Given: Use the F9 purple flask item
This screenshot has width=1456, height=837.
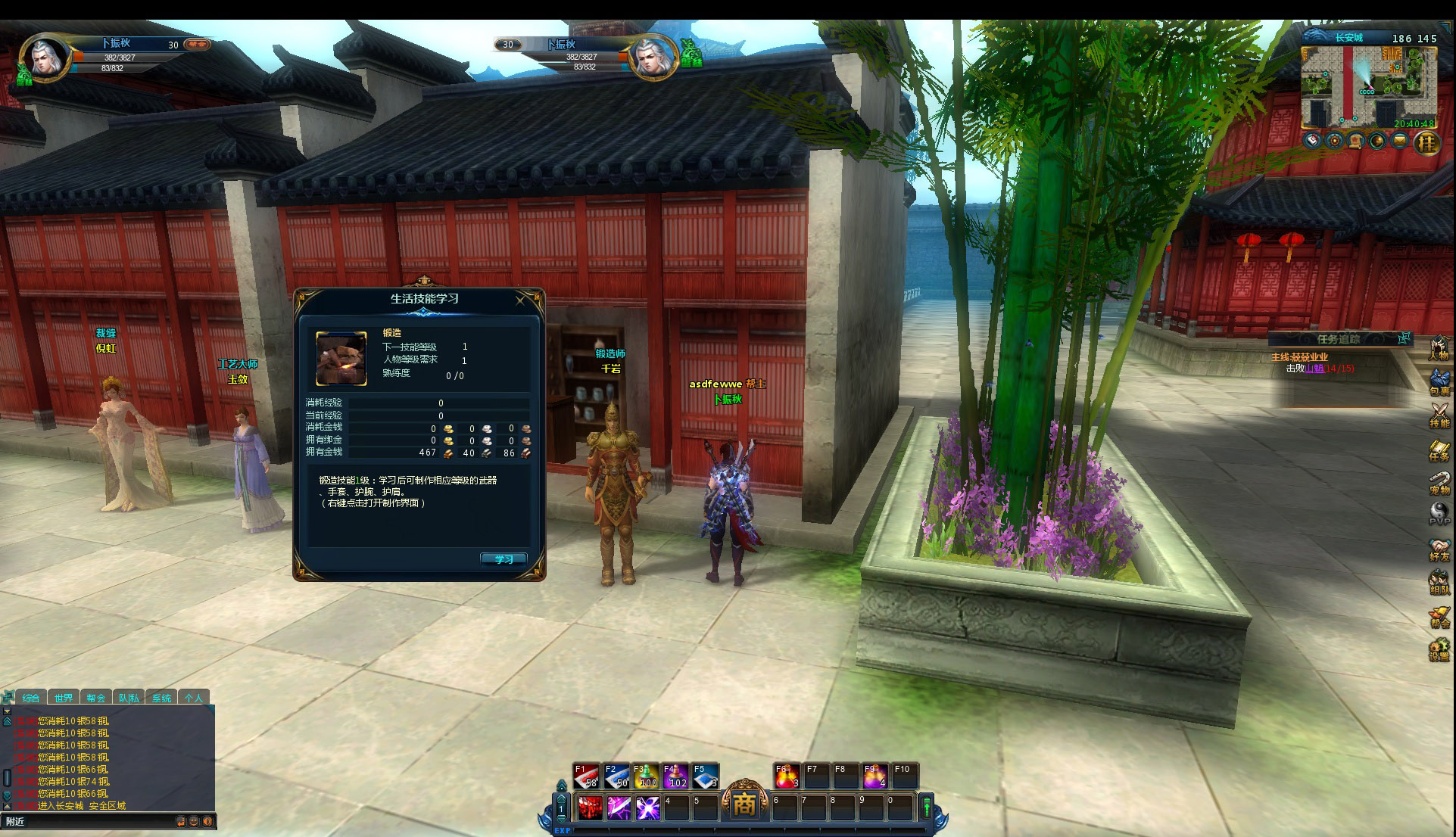Looking at the screenshot, I should pos(875,776).
